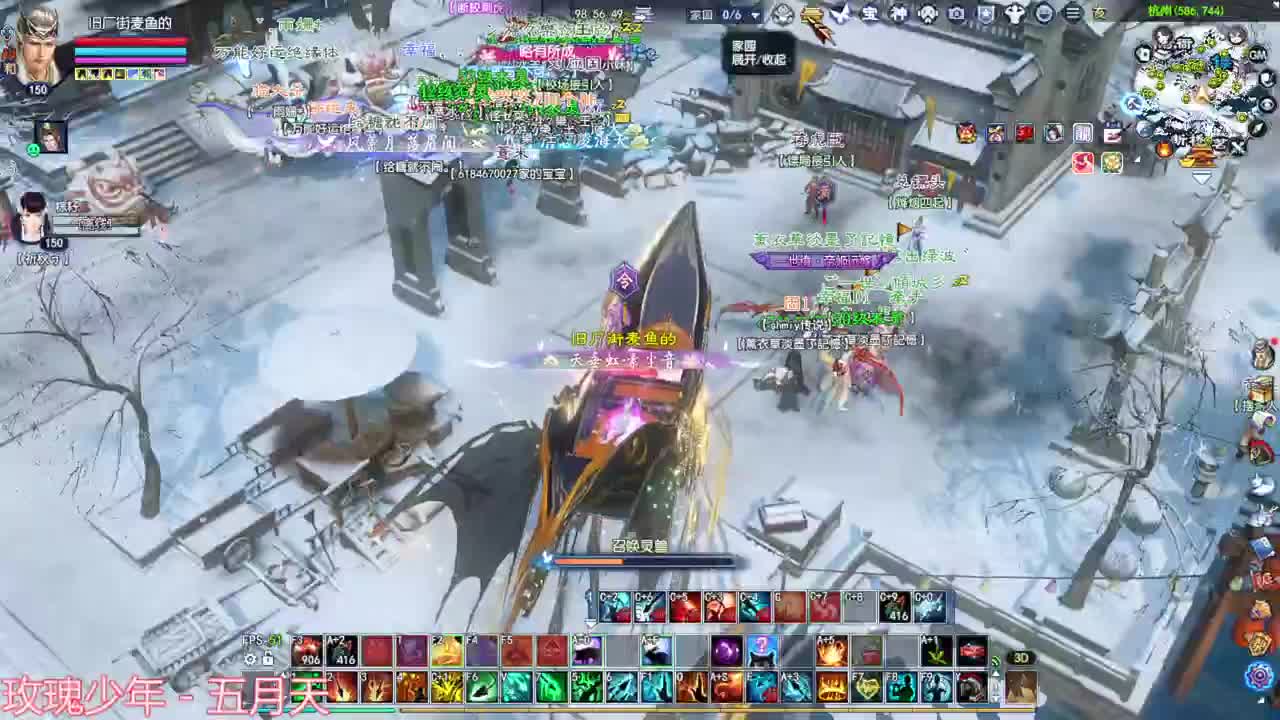Expand the dropdown arrow beside the compass at top
The width and height of the screenshot is (1280, 720).
click(757, 14)
